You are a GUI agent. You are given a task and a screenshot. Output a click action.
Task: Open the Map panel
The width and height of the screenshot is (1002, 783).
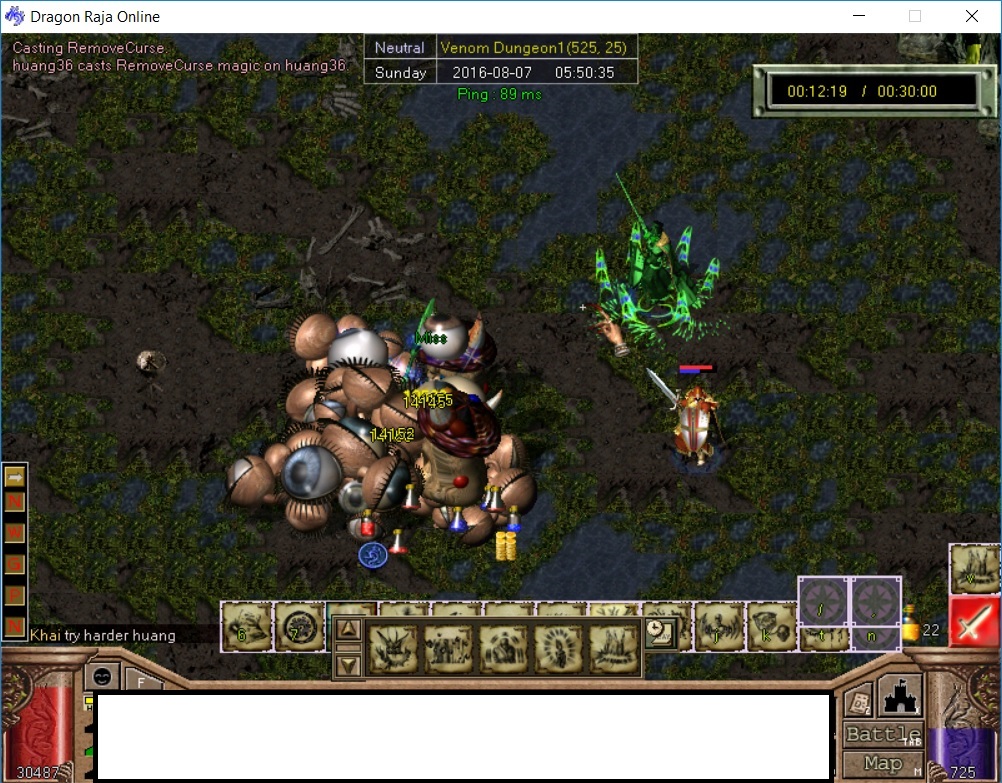(882, 763)
